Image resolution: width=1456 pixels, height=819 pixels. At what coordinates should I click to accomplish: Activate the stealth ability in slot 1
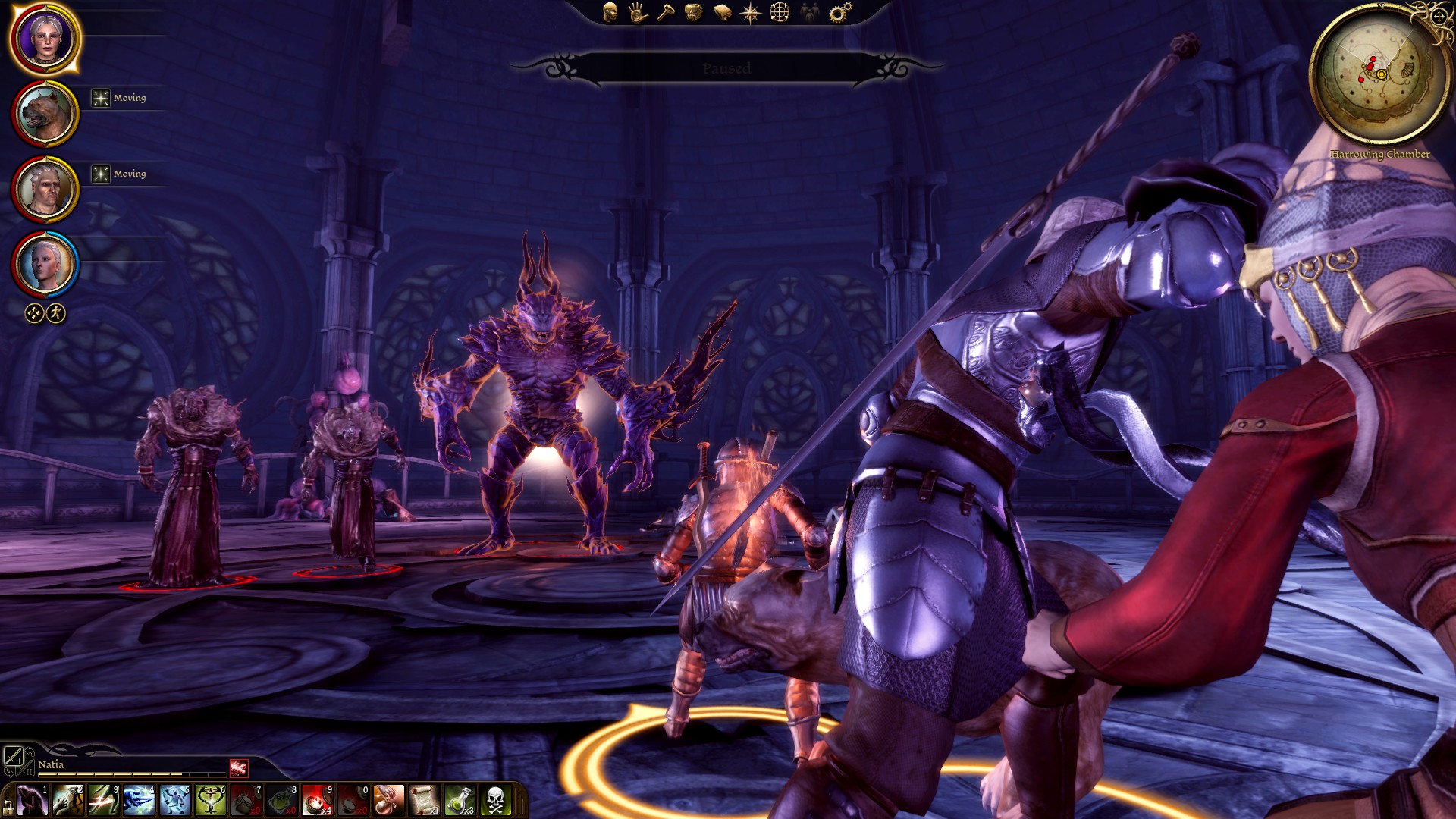pyautogui.click(x=33, y=800)
